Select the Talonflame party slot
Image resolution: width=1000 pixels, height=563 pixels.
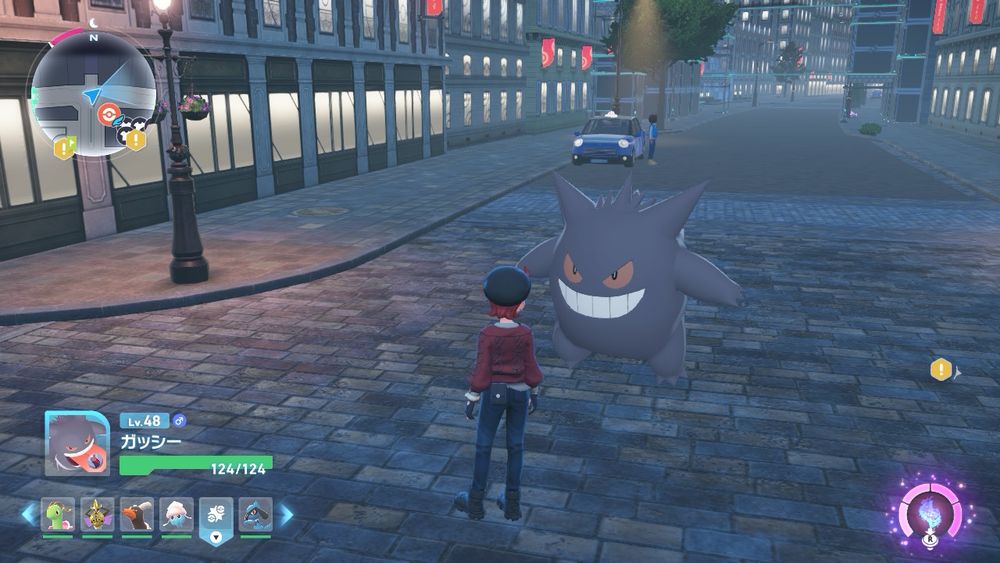136,514
